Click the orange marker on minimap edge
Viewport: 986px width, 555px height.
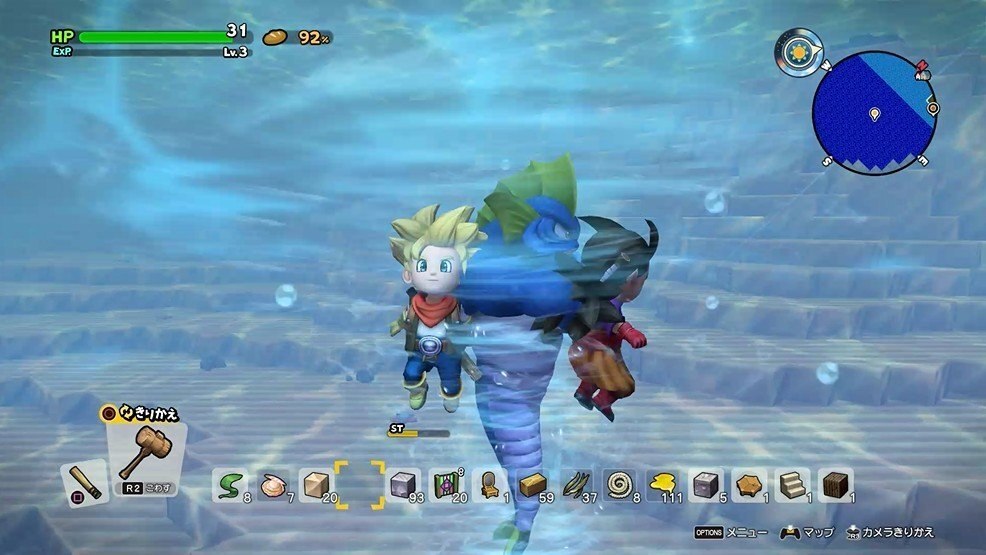[x=933, y=107]
